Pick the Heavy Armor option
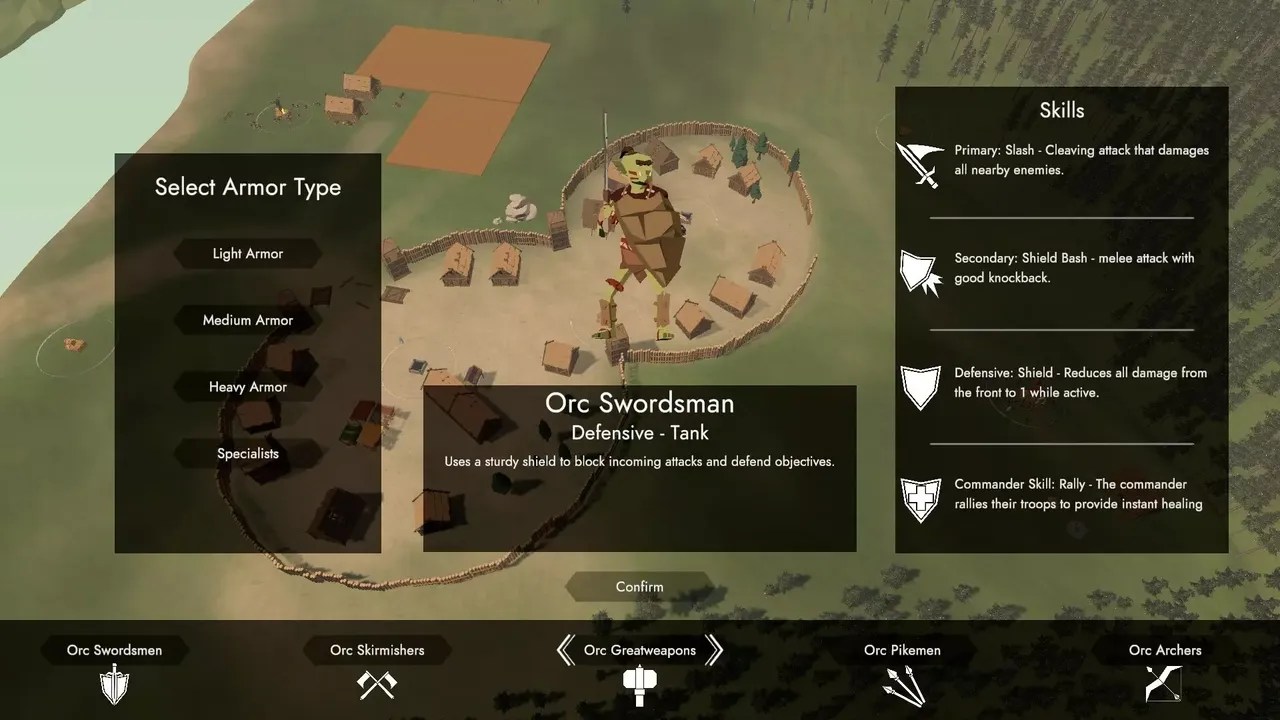 point(248,387)
